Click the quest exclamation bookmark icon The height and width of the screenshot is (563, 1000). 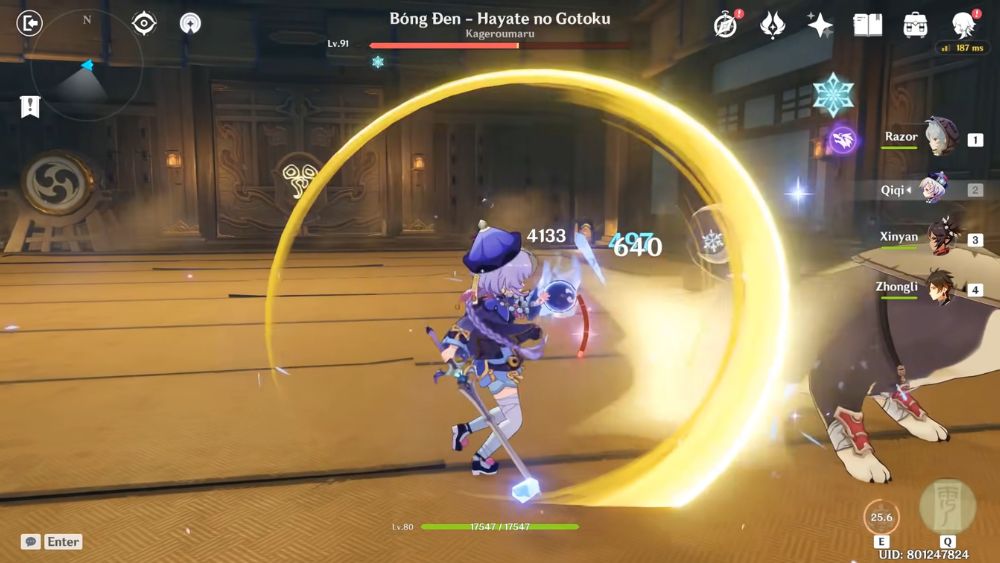point(30,106)
